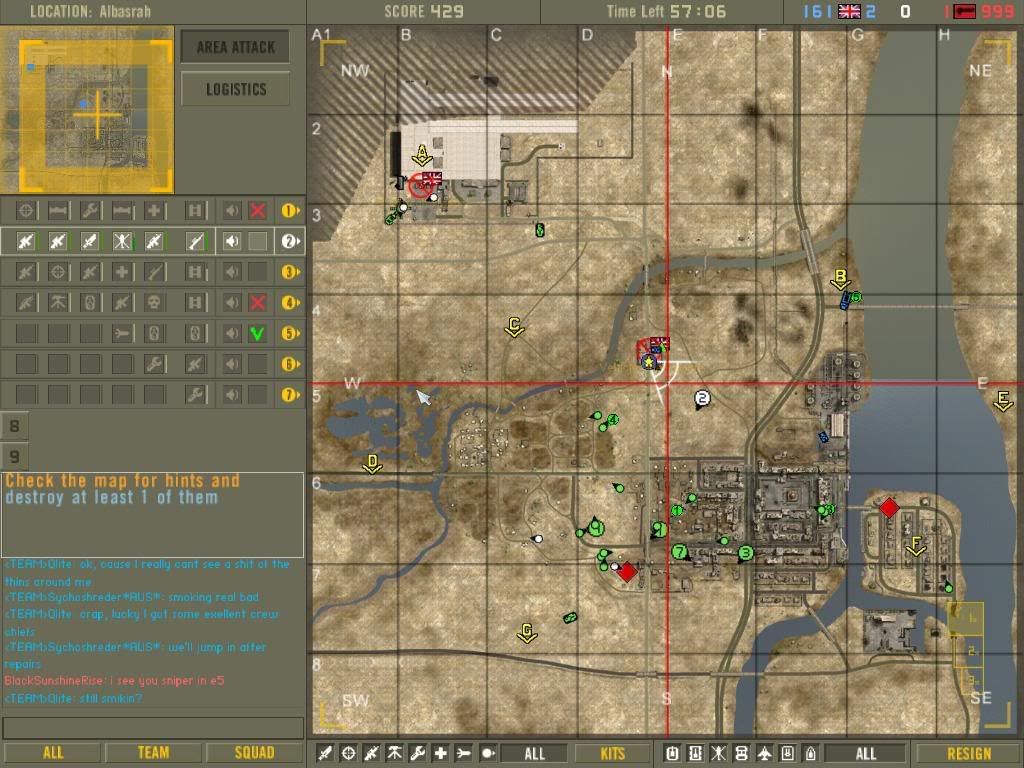This screenshot has height=768, width=1024.
Task: Select the empty squad 8 button
Action: coord(15,426)
